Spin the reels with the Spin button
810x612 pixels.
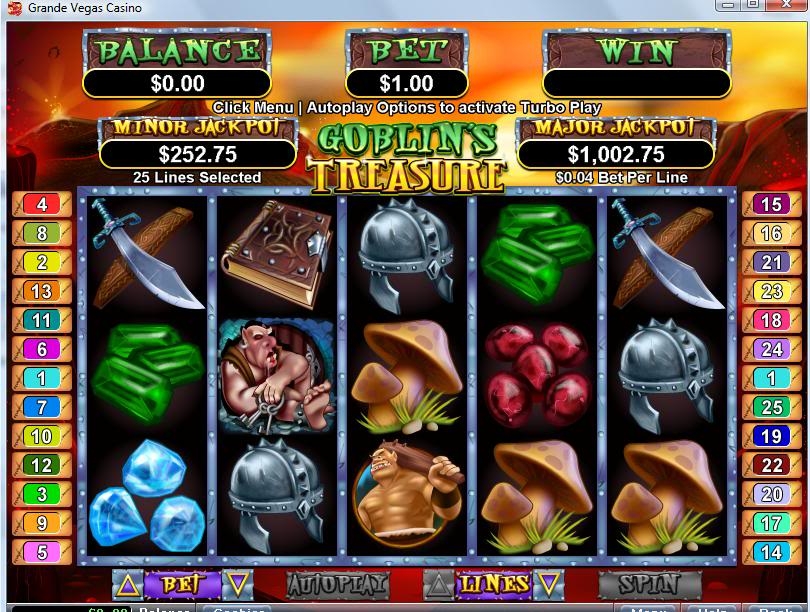pyautogui.click(x=648, y=584)
